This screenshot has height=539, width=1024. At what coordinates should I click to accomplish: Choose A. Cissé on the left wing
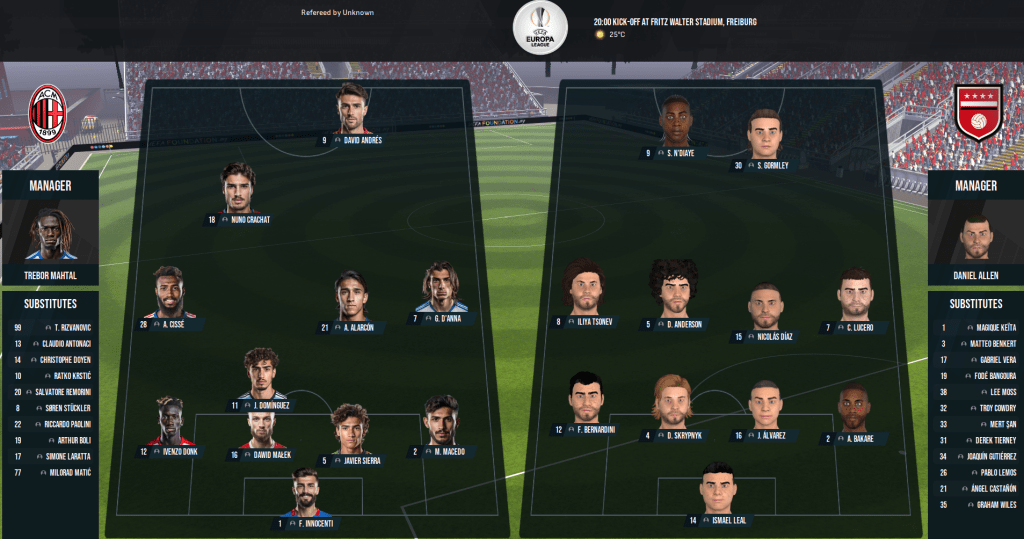tap(169, 293)
